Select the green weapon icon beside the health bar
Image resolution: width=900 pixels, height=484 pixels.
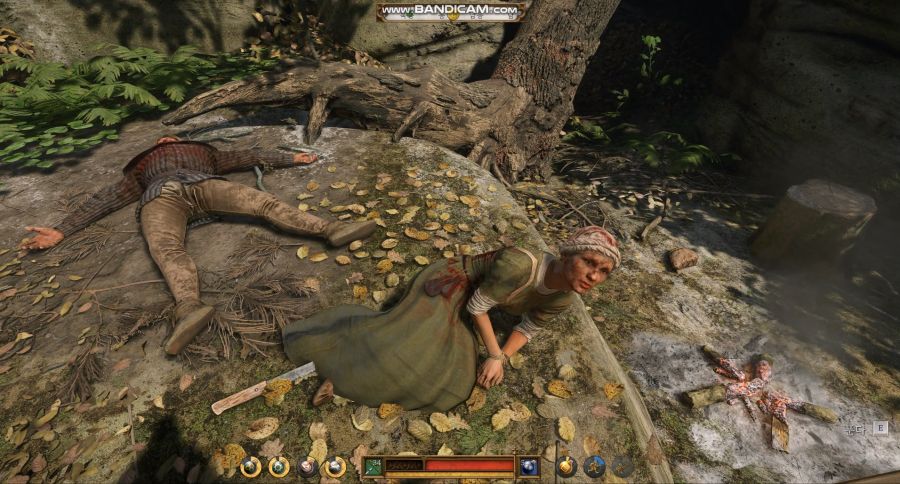point(373,466)
